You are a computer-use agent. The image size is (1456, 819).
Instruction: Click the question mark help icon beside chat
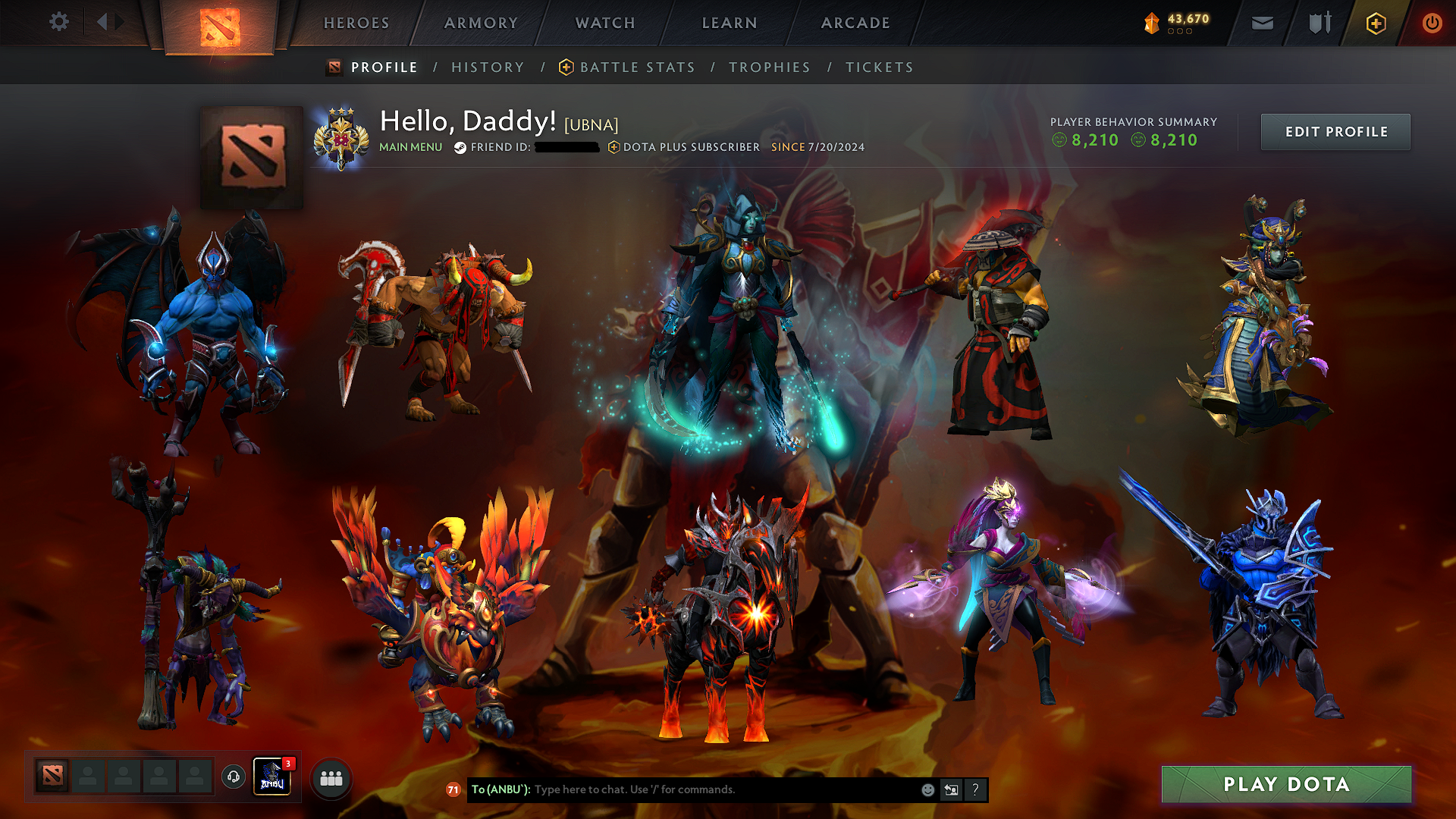point(975,789)
